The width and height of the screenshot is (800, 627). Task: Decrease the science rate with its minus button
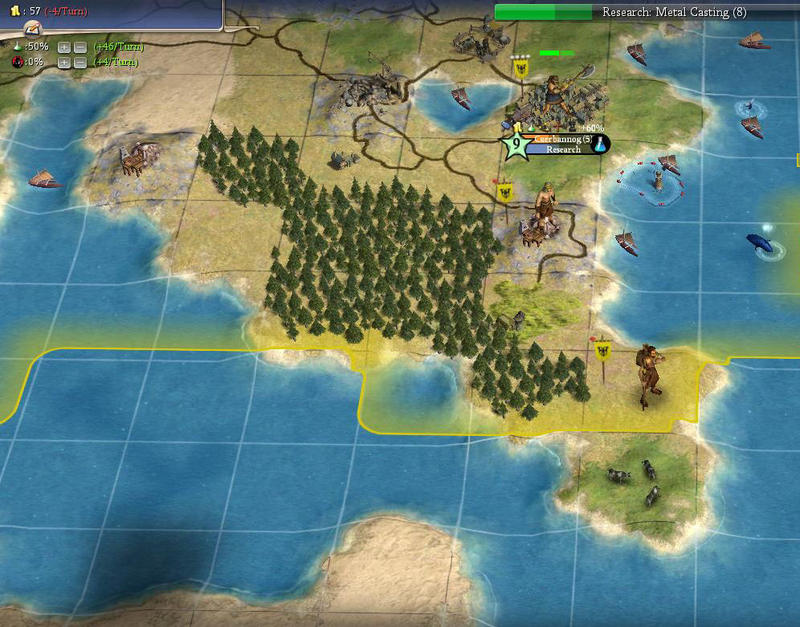point(79,47)
